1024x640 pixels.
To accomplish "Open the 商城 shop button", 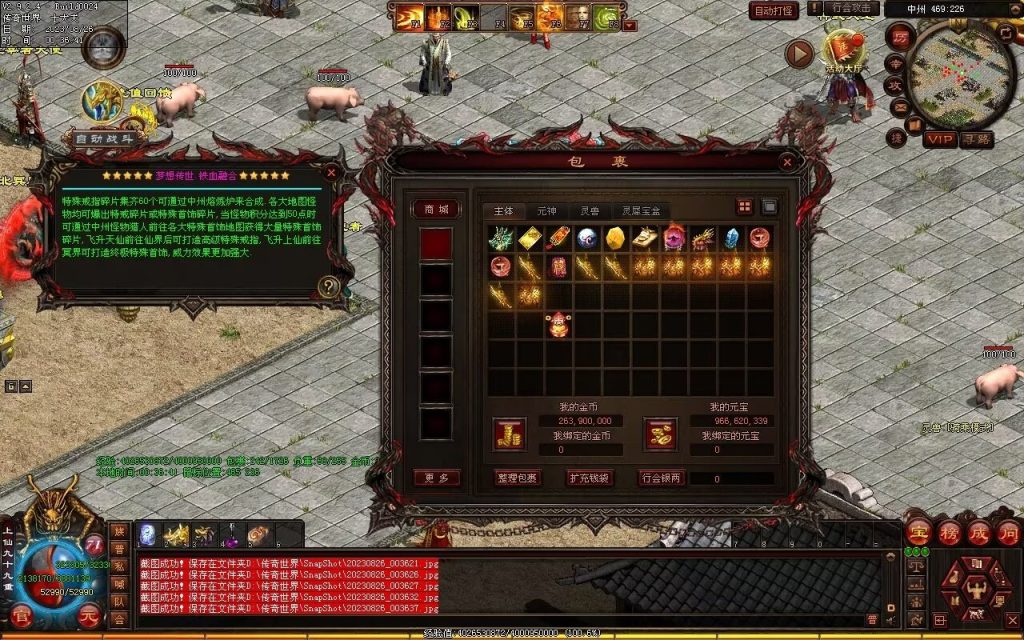I will [x=437, y=209].
